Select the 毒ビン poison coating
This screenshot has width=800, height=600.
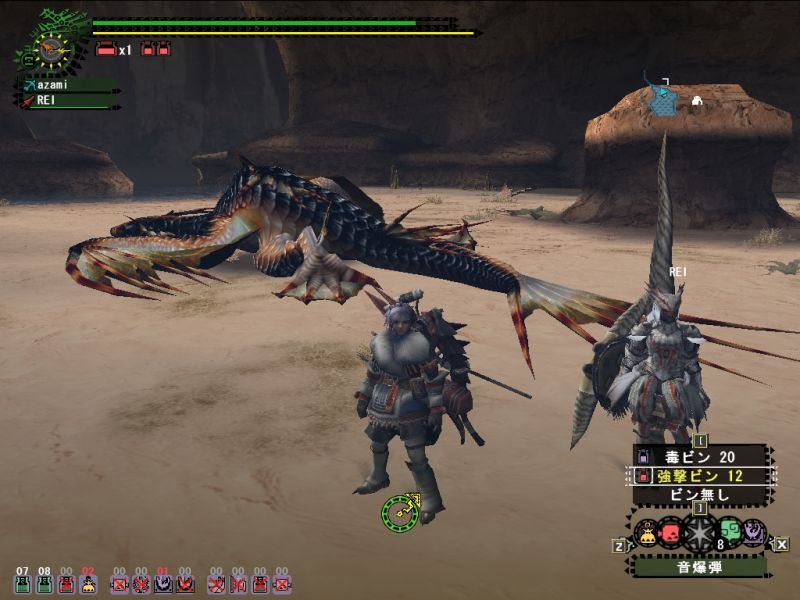click(699, 456)
